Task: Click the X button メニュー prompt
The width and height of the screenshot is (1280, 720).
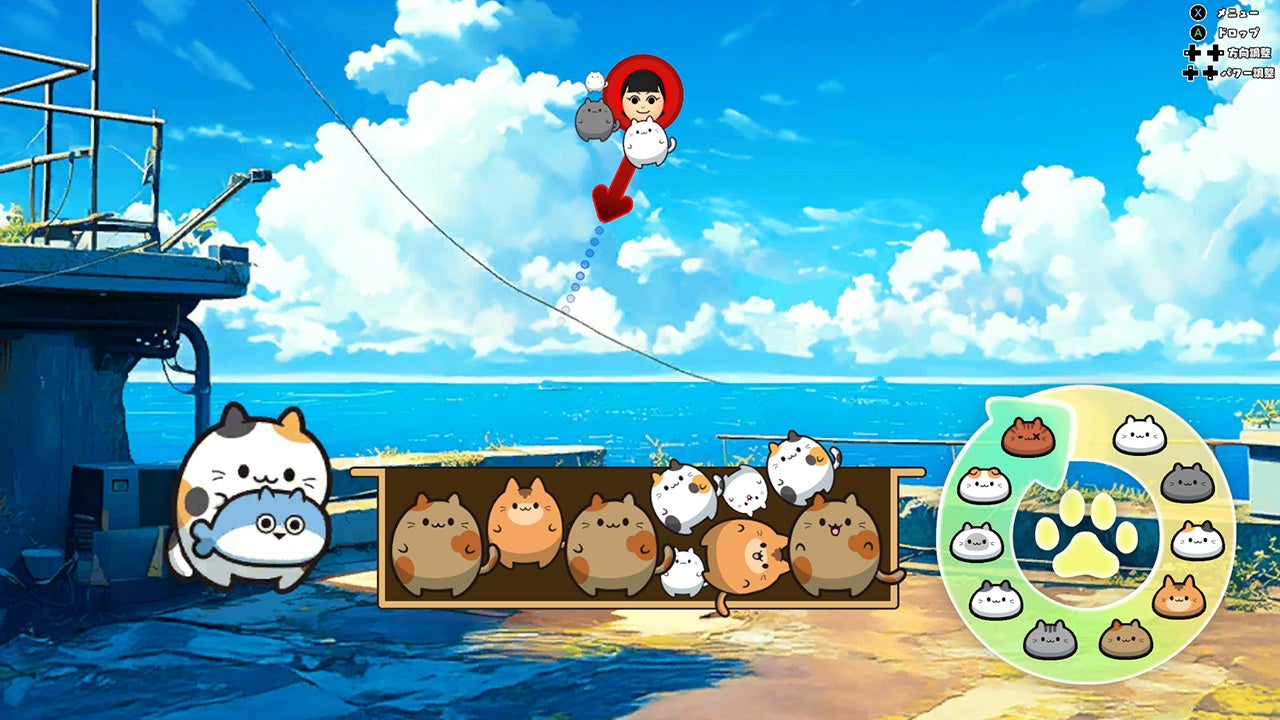Action: (1198, 13)
